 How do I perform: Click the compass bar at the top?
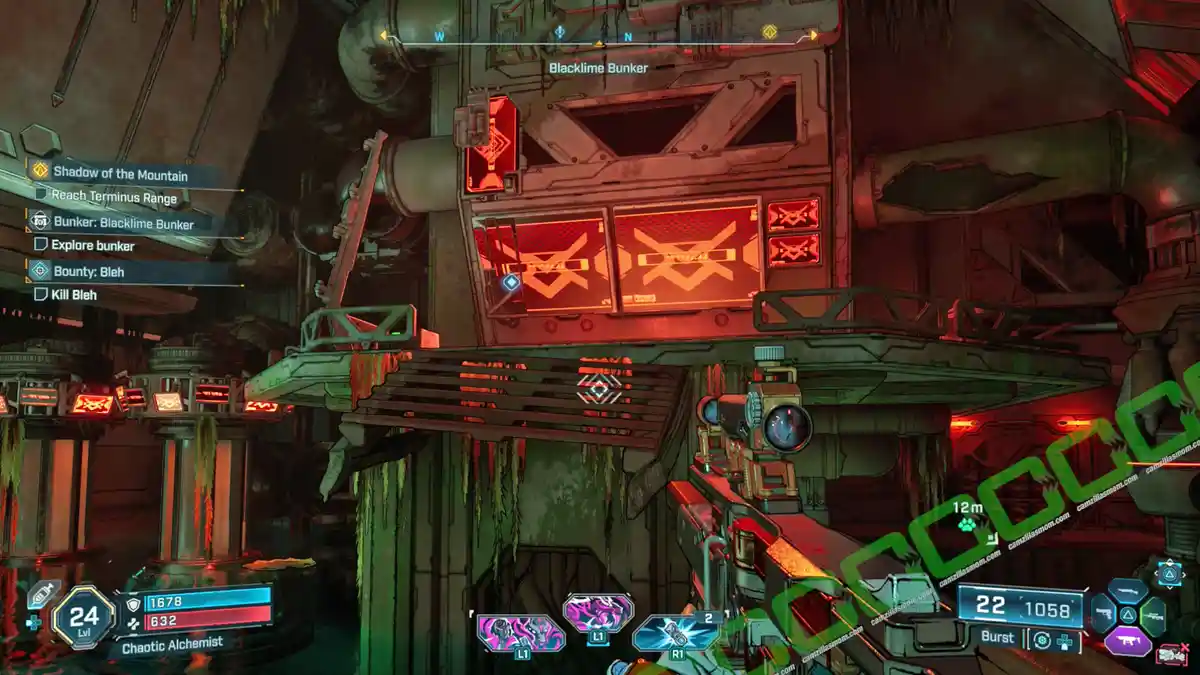[598, 38]
